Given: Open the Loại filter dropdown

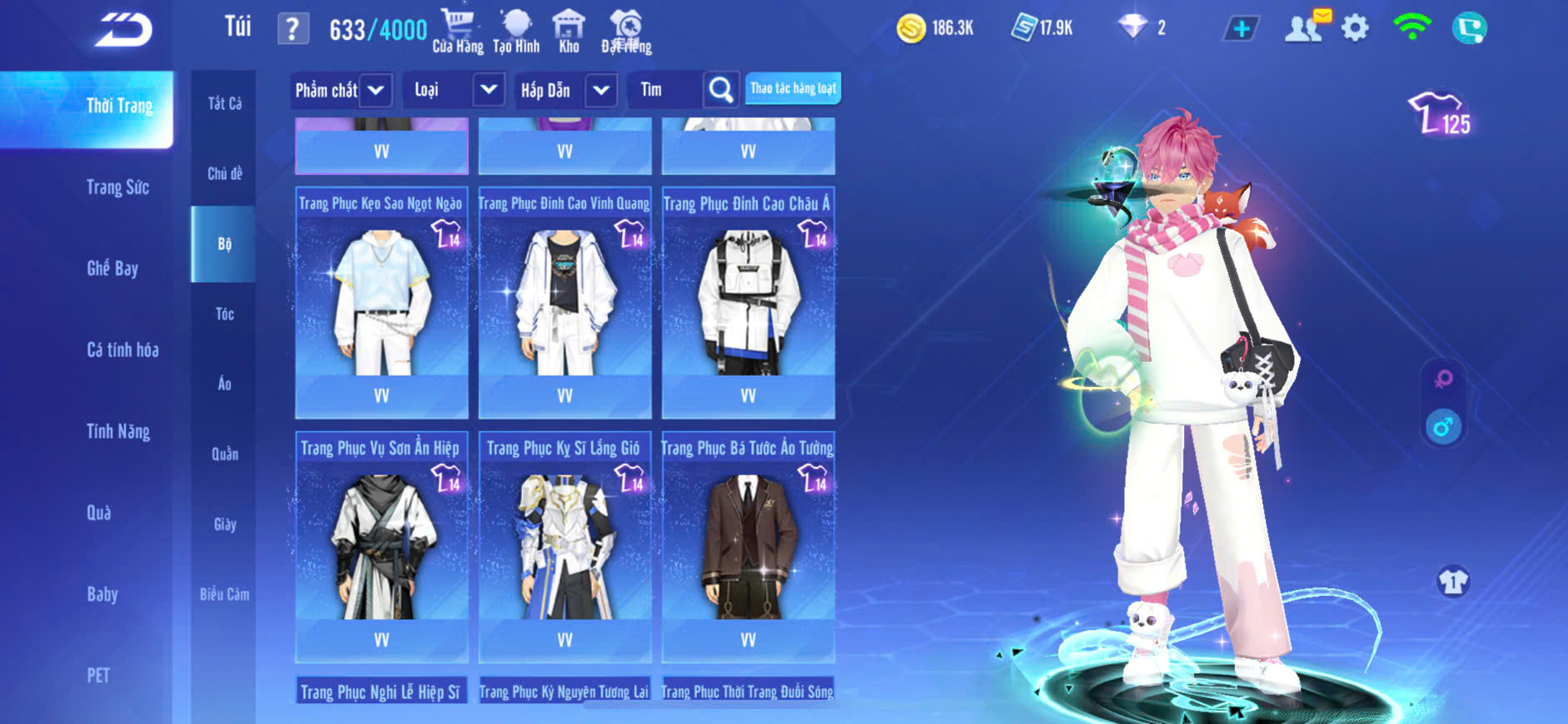Looking at the screenshot, I should click(x=453, y=90).
